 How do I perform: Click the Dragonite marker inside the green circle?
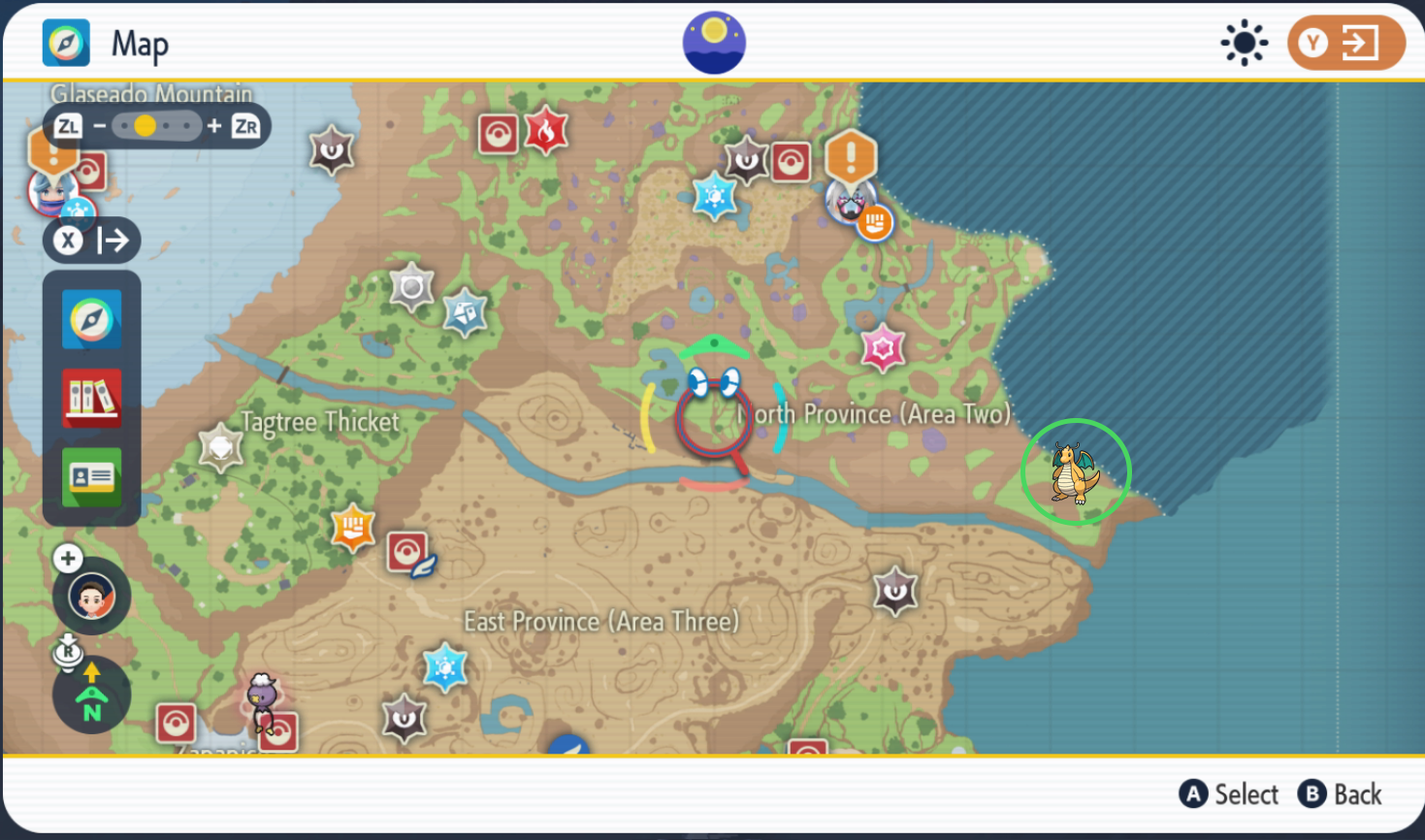coord(1075,472)
